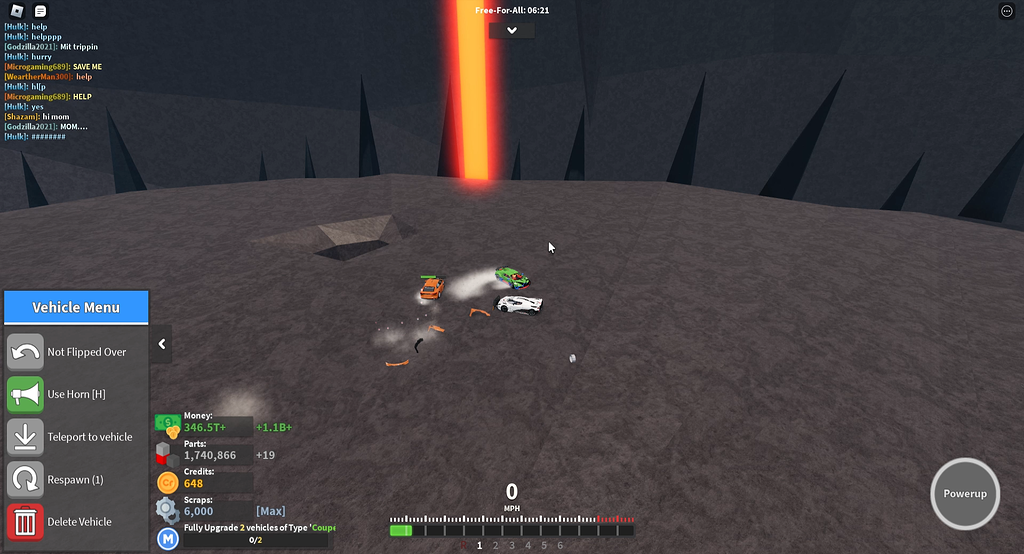
Task: Open the three-dot options menu
Action: point(1006,11)
